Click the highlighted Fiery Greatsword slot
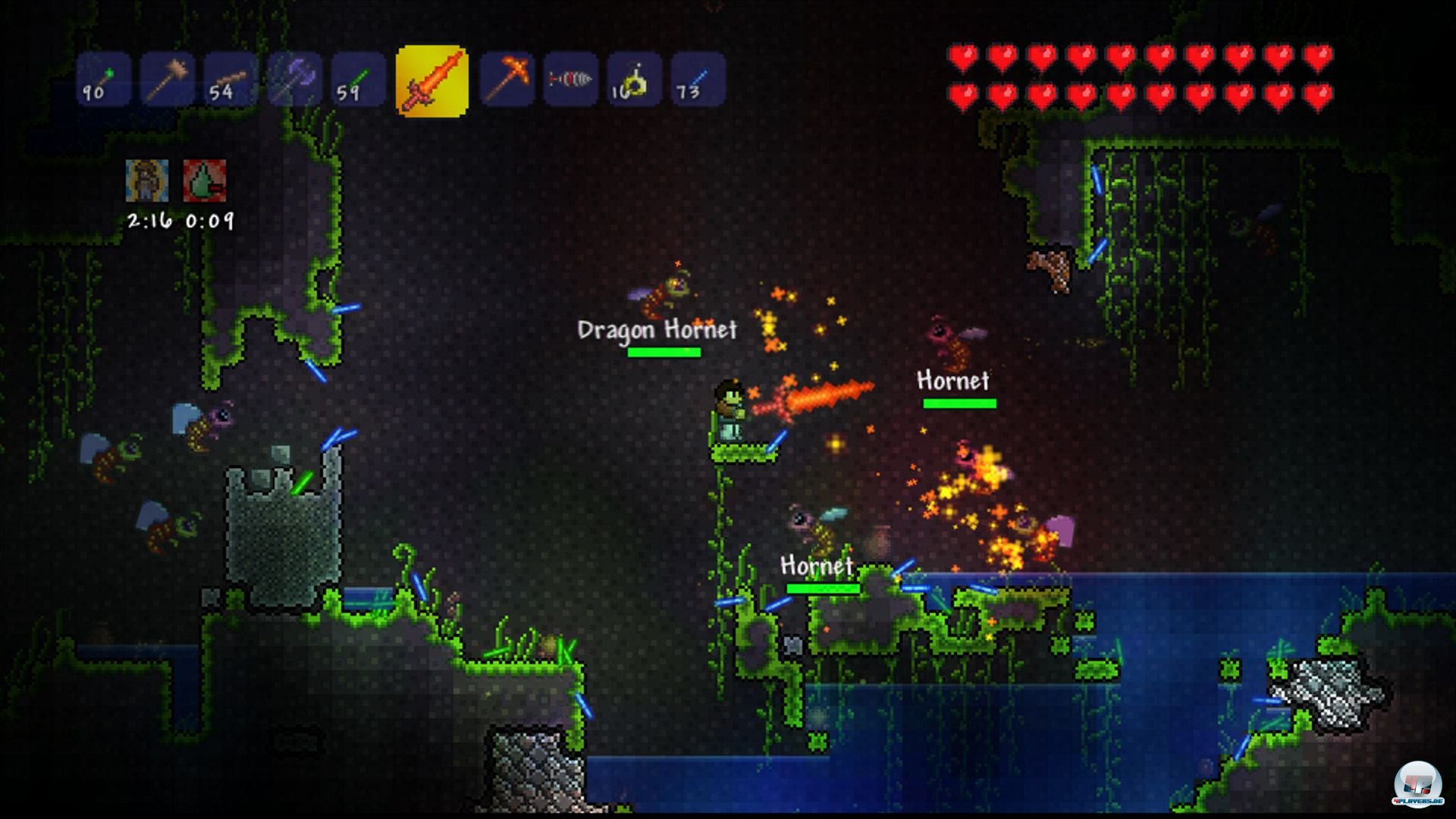Viewport: 1456px width, 819px height. 431,80
